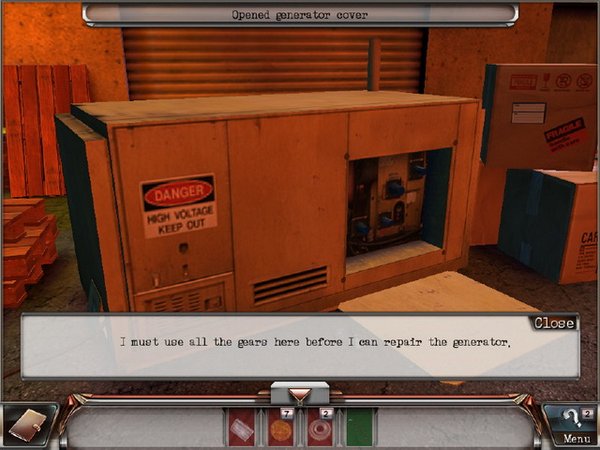The height and width of the screenshot is (450, 600).
Task: Select the white card inventory item
Action: tap(241, 428)
